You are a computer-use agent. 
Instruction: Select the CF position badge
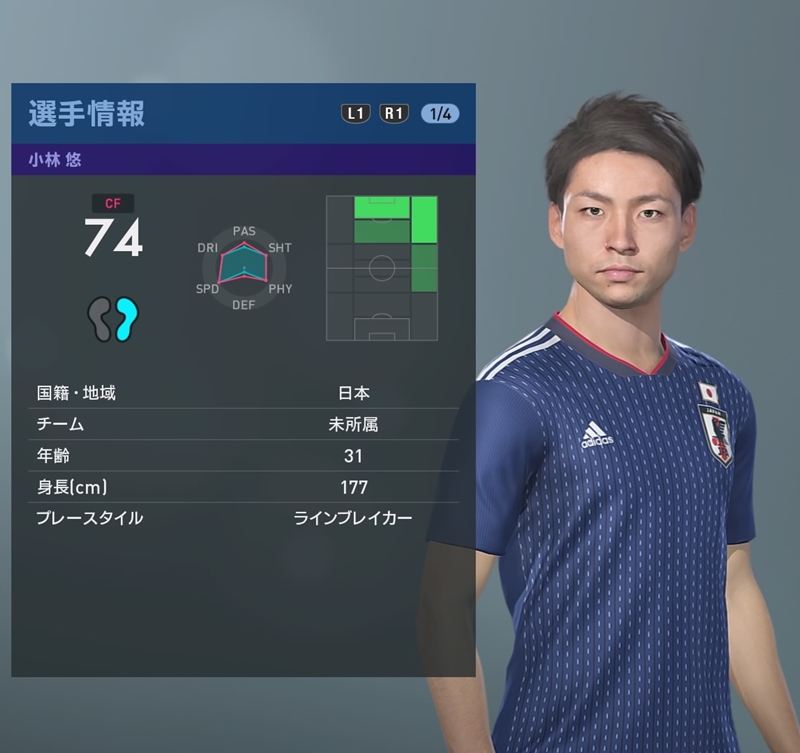click(x=113, y=203)
